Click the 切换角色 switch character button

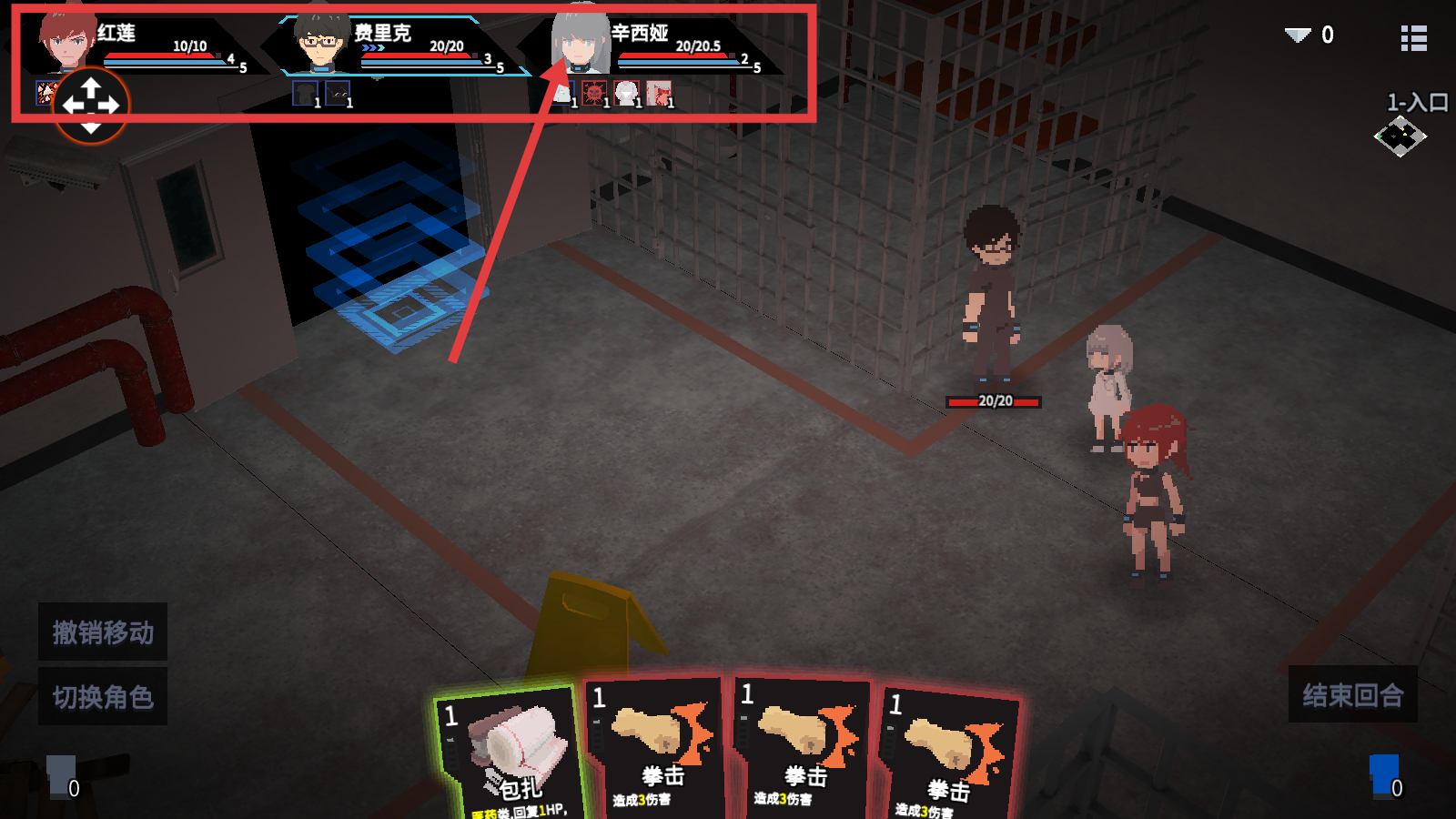[103, 697]
